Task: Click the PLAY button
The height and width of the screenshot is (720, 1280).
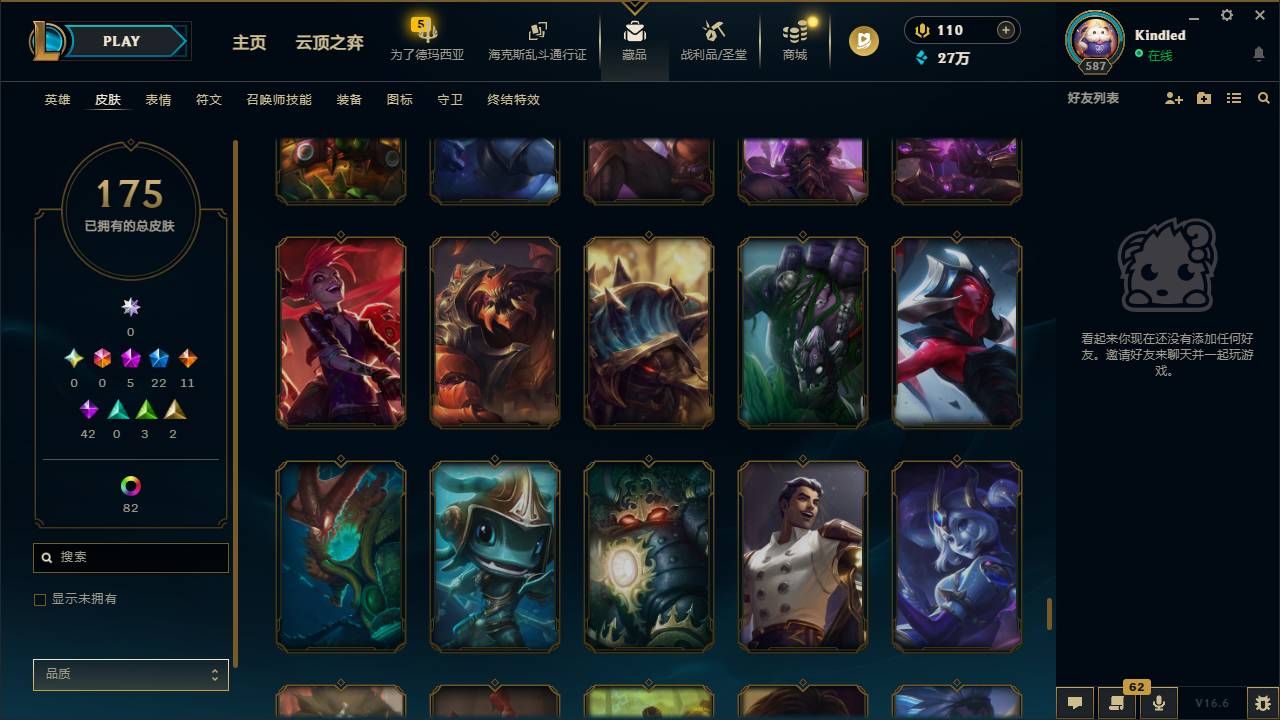Action: (121, 41)
